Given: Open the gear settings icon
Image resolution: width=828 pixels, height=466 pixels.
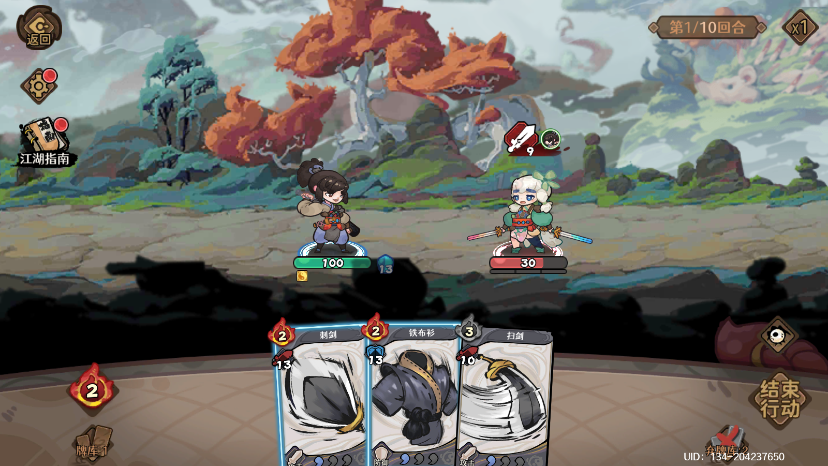Looking at the screenshot, I should (38, 86).
